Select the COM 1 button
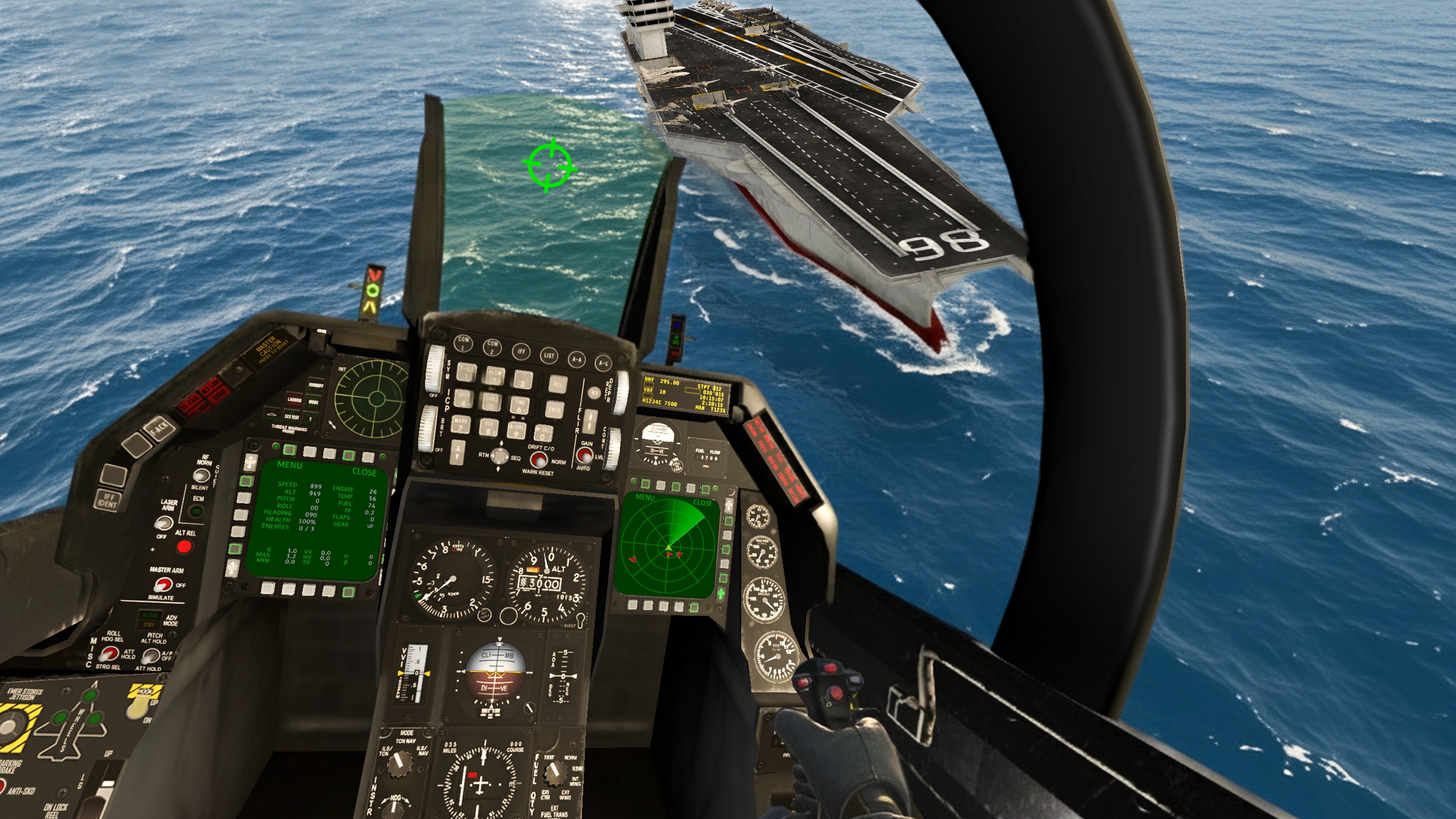The height and width of the screenshot is (819, 1456). coord(464,343)
